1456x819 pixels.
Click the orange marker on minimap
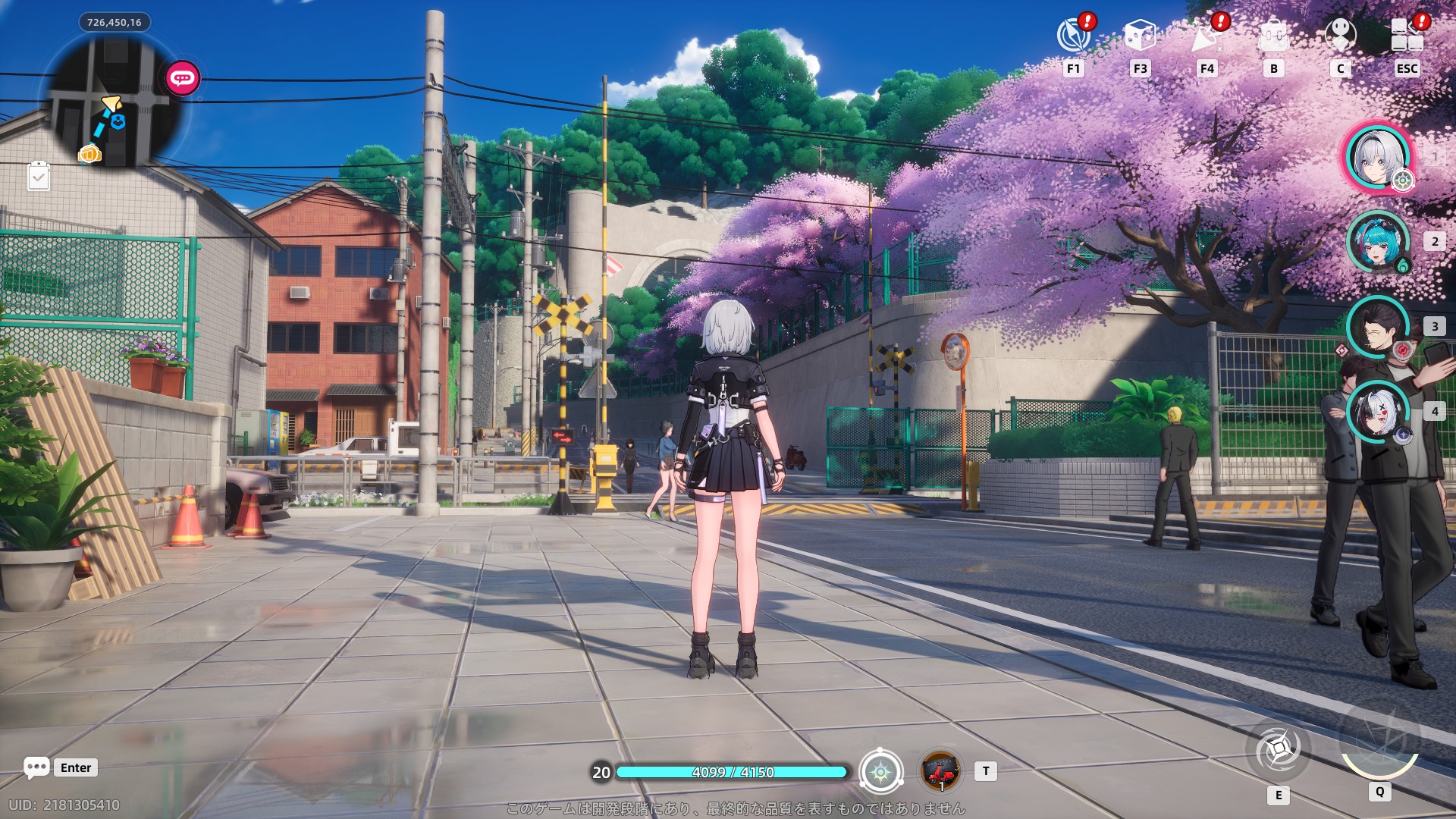[x=89, y=154]
